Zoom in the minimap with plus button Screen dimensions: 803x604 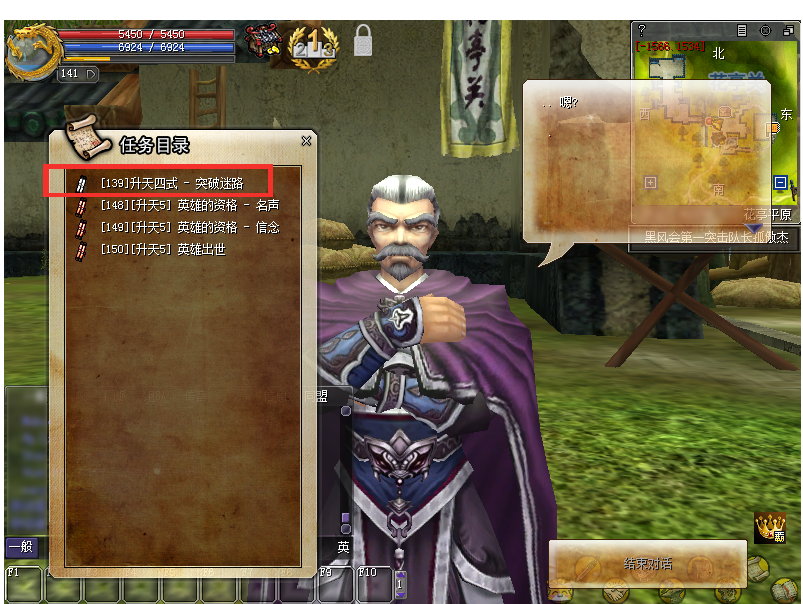(x=651, y=183)
